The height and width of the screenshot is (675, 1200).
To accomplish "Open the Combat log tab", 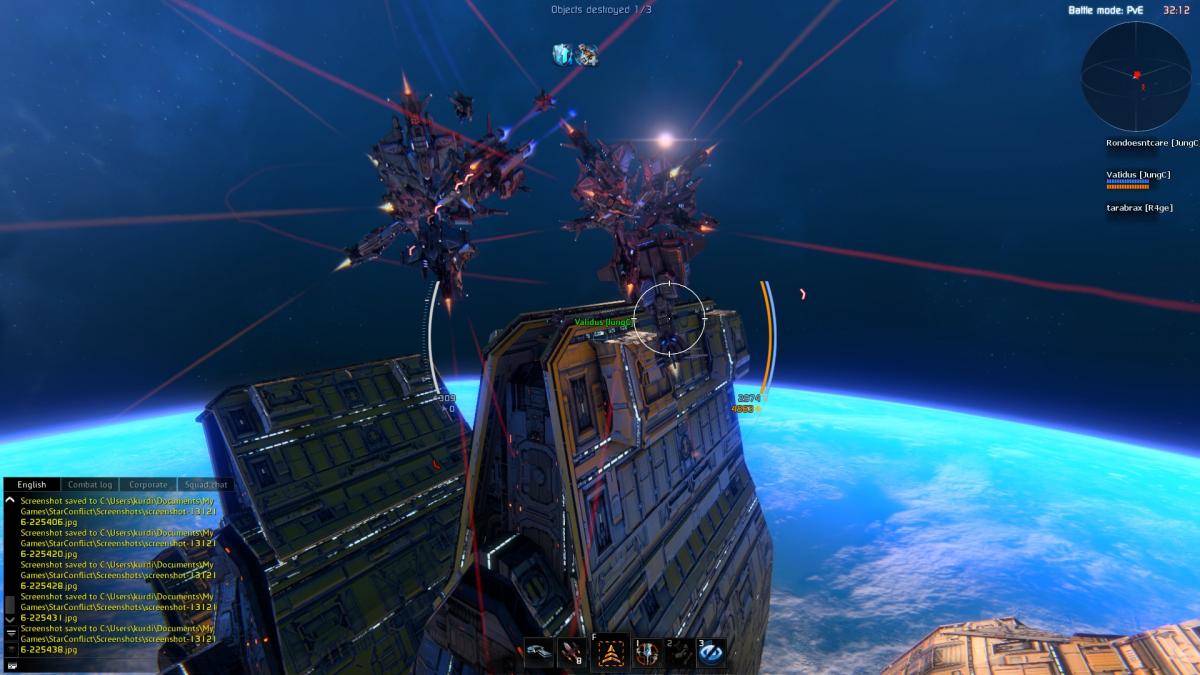I will coord(90,485).
